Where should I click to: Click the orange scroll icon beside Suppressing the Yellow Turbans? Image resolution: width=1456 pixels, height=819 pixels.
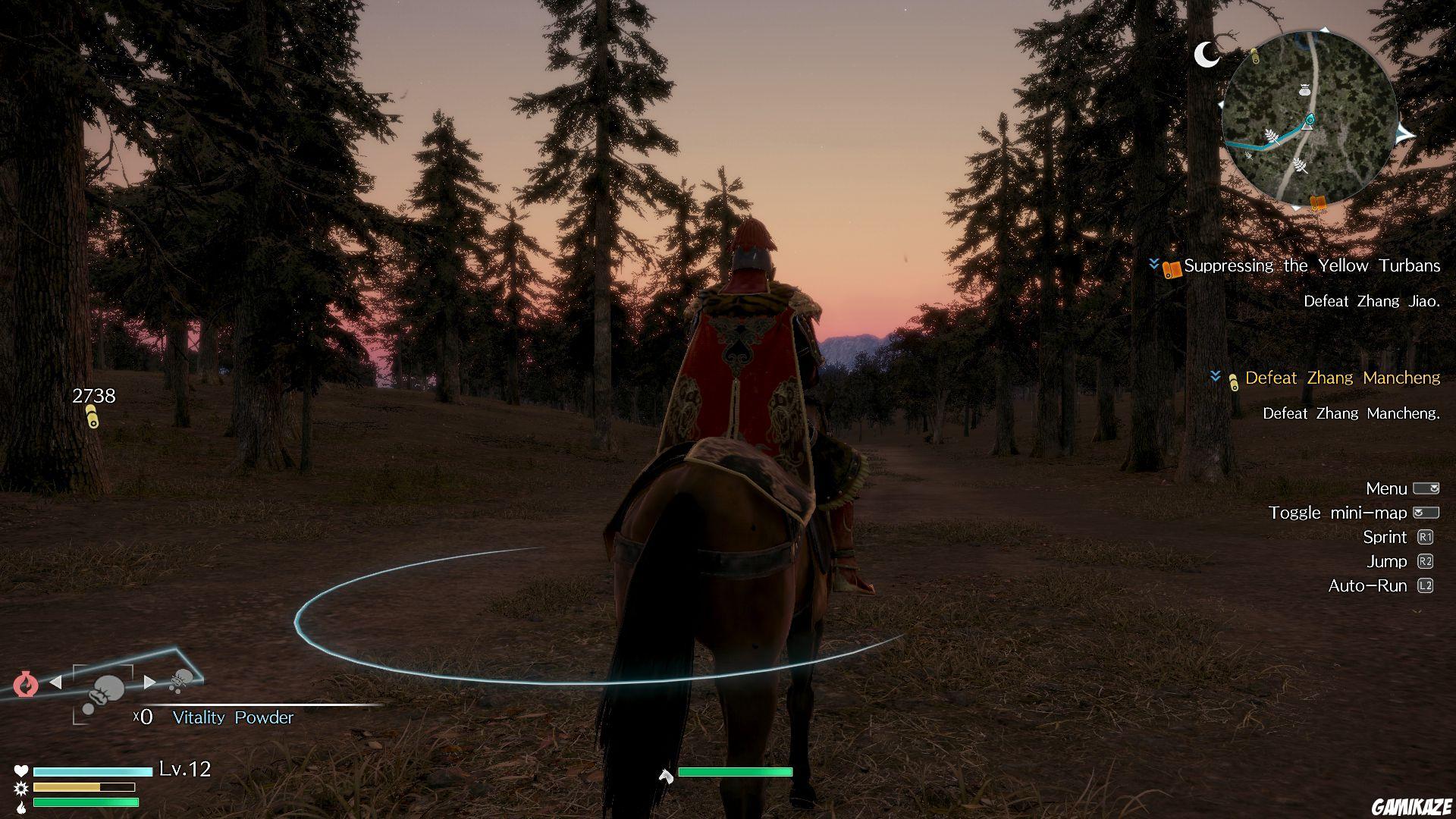tap(1171, 270)
